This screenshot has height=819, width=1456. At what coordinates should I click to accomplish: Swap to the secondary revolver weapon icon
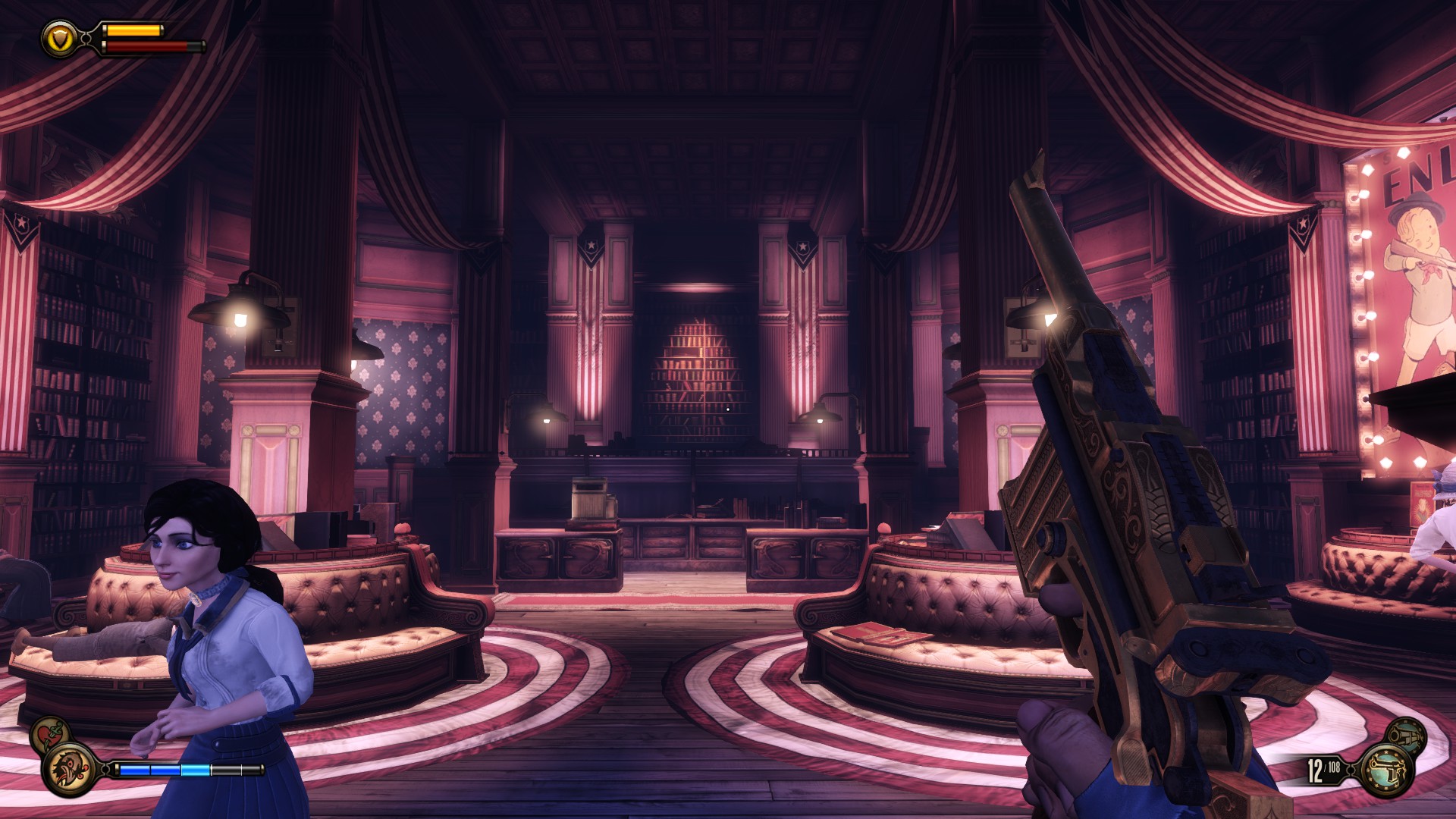point(1407,734)
